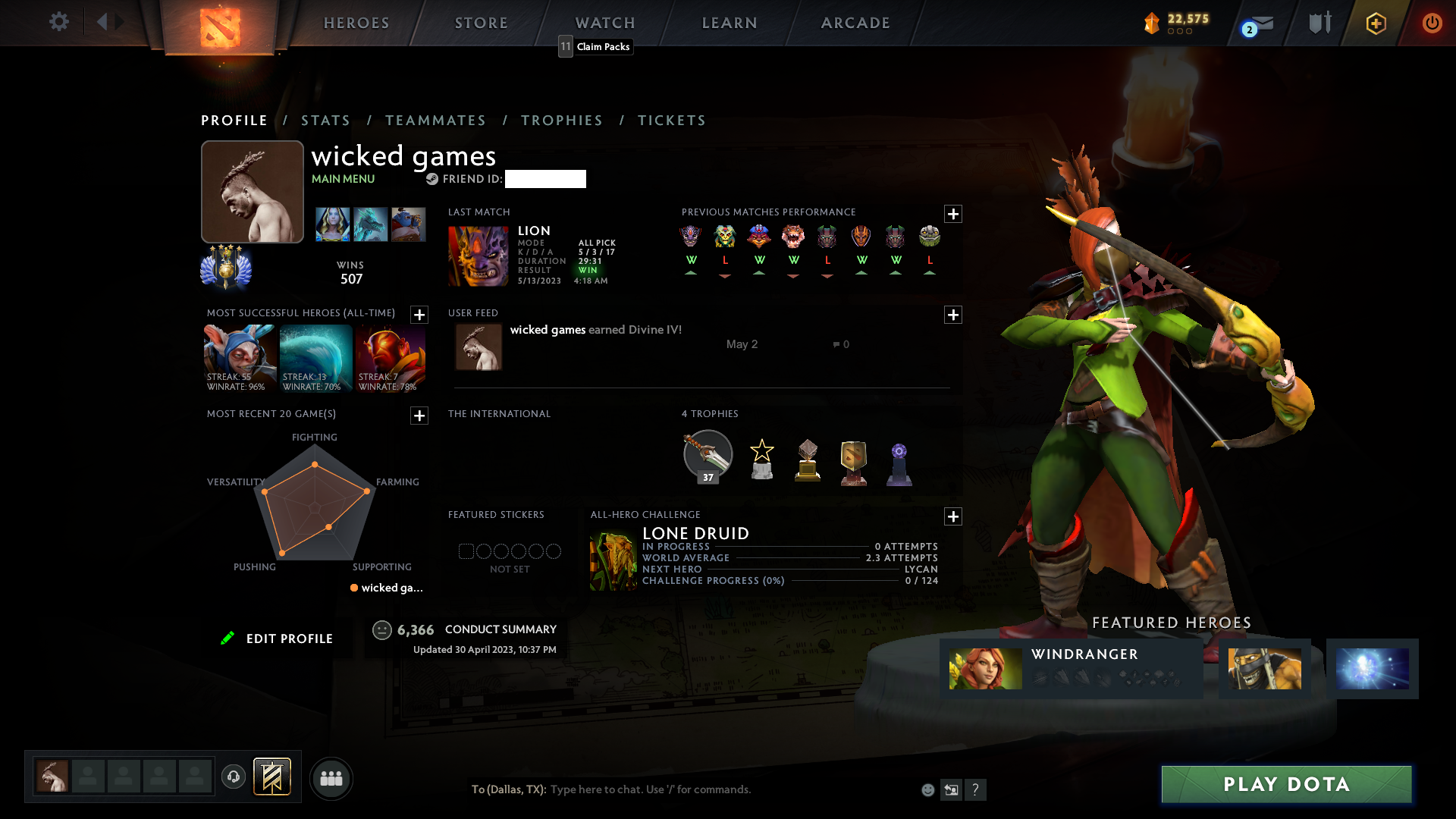Expand the Most Successful Heroes panel
This screenshot has width=1456, height=819.
point(419,315)
